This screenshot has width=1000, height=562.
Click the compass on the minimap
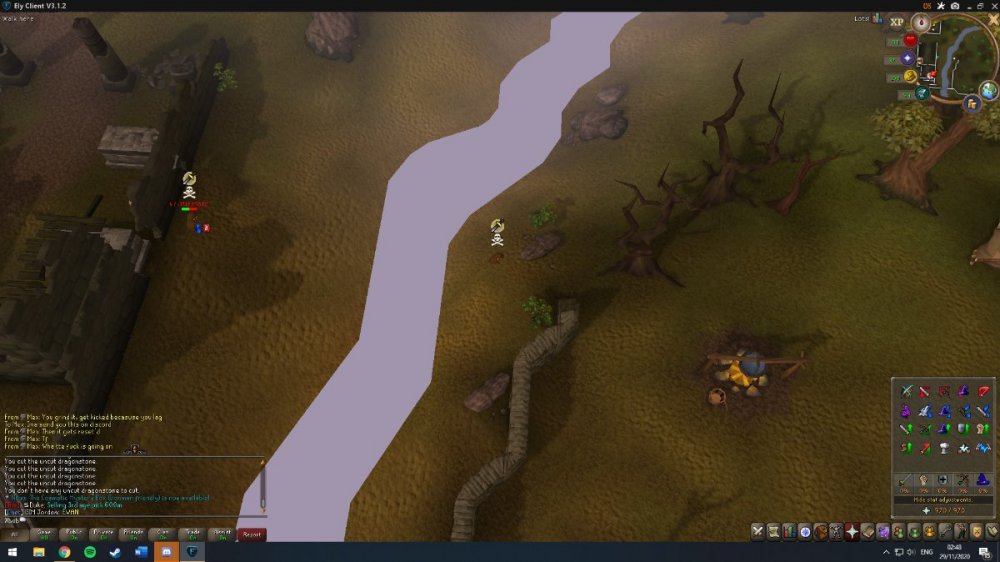(919, 21)
